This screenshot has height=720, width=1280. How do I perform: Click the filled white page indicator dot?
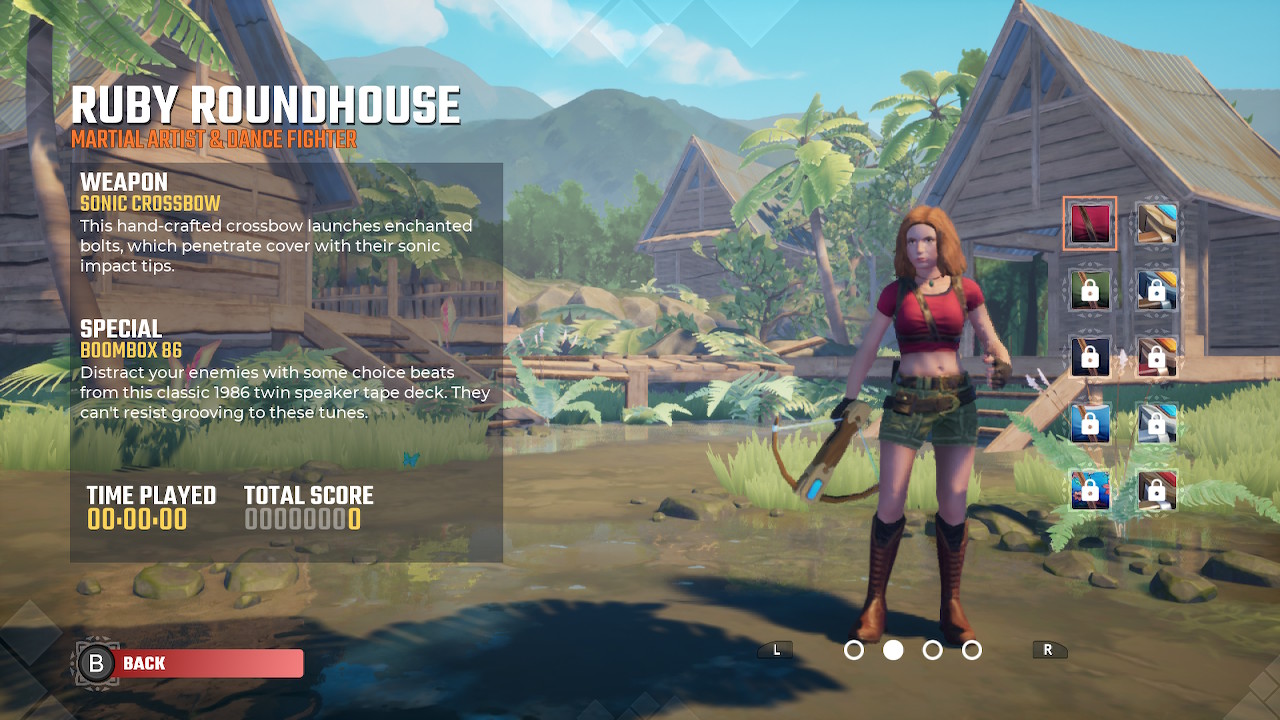coord(893,650)
